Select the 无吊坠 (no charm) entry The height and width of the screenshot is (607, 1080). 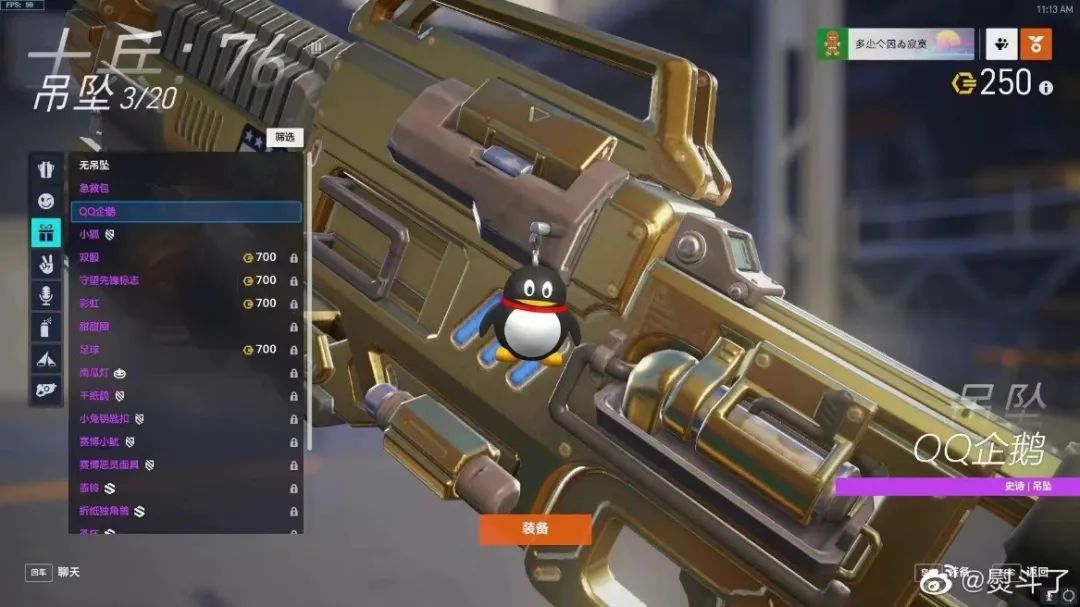(185, 165)
